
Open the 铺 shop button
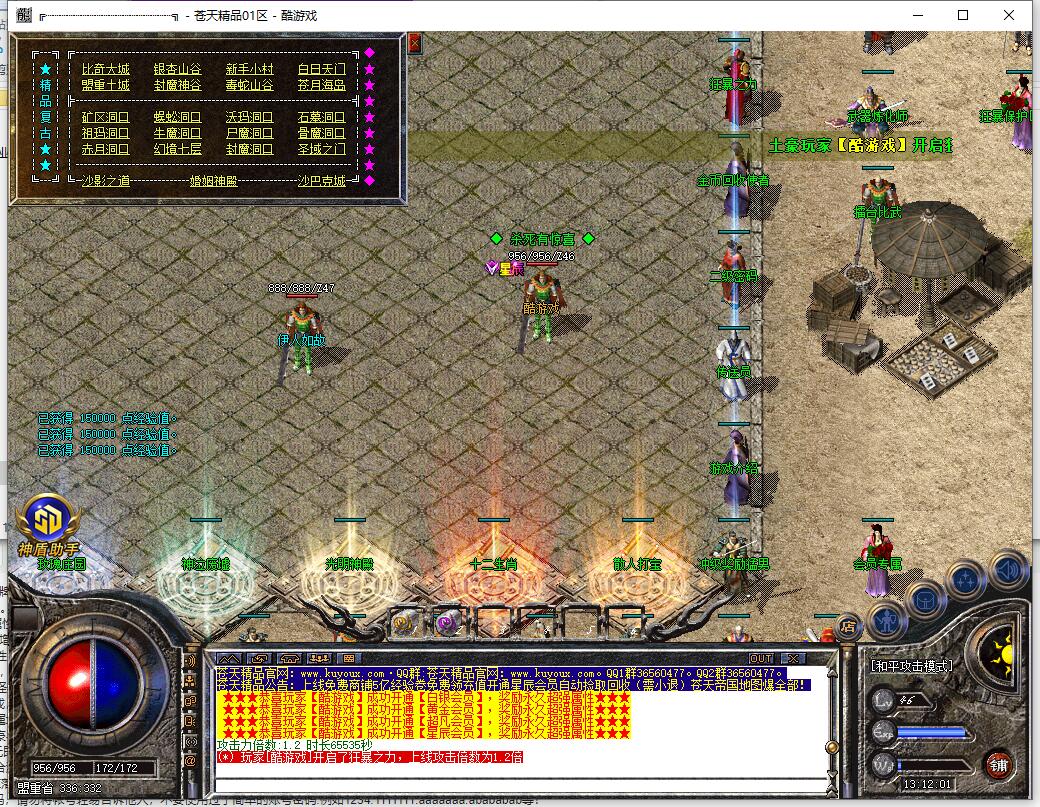[998, 766]
